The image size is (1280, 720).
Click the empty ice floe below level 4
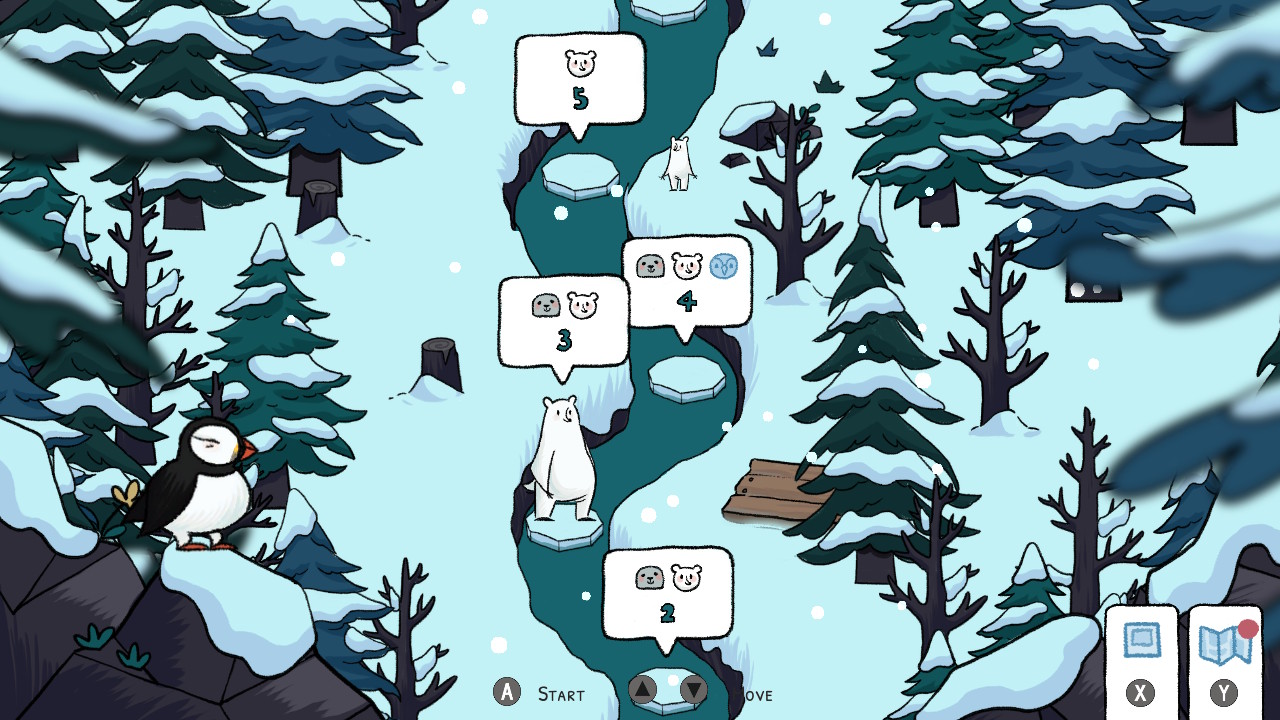tap(686, 380)
